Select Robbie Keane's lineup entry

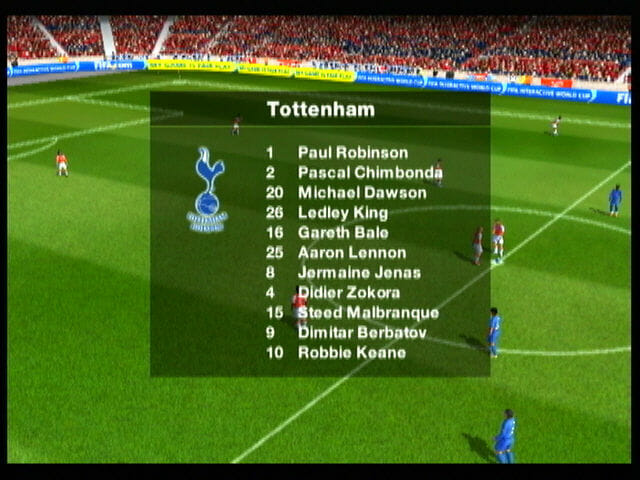pyautogui.click(x=351, y=353)
